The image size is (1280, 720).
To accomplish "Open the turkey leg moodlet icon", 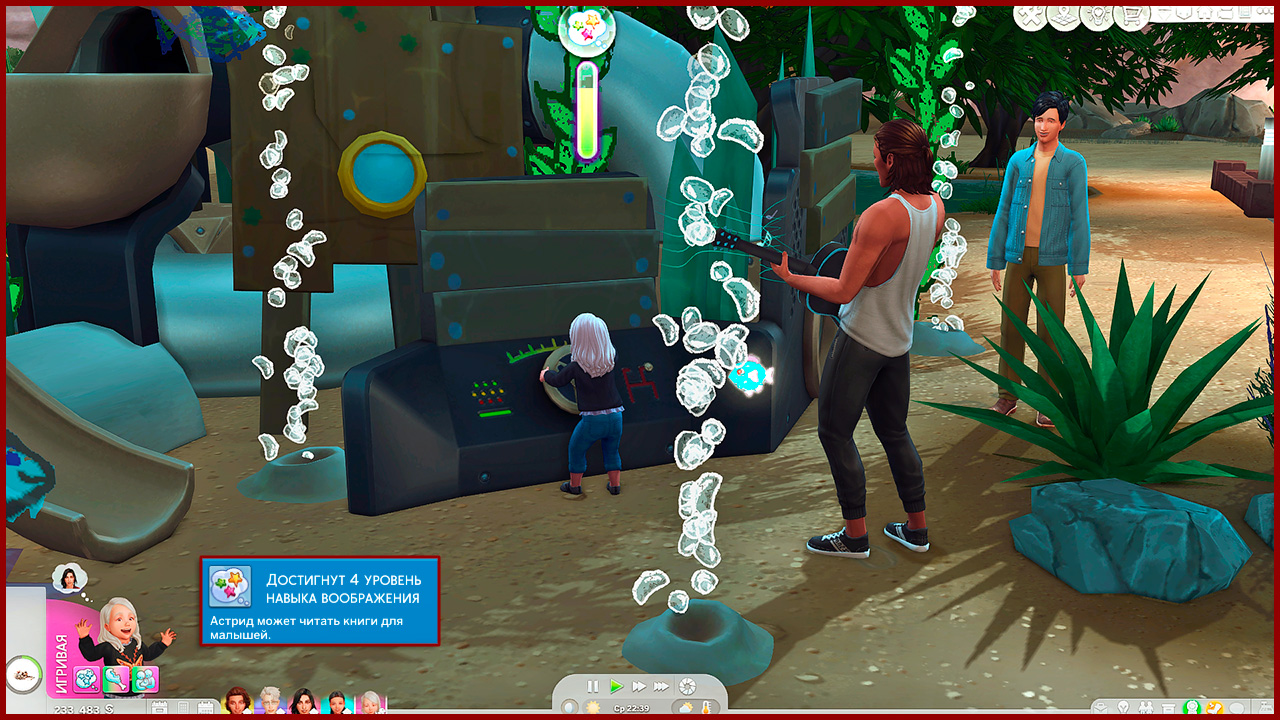I will pyautogui.click(x=116, y=680).
